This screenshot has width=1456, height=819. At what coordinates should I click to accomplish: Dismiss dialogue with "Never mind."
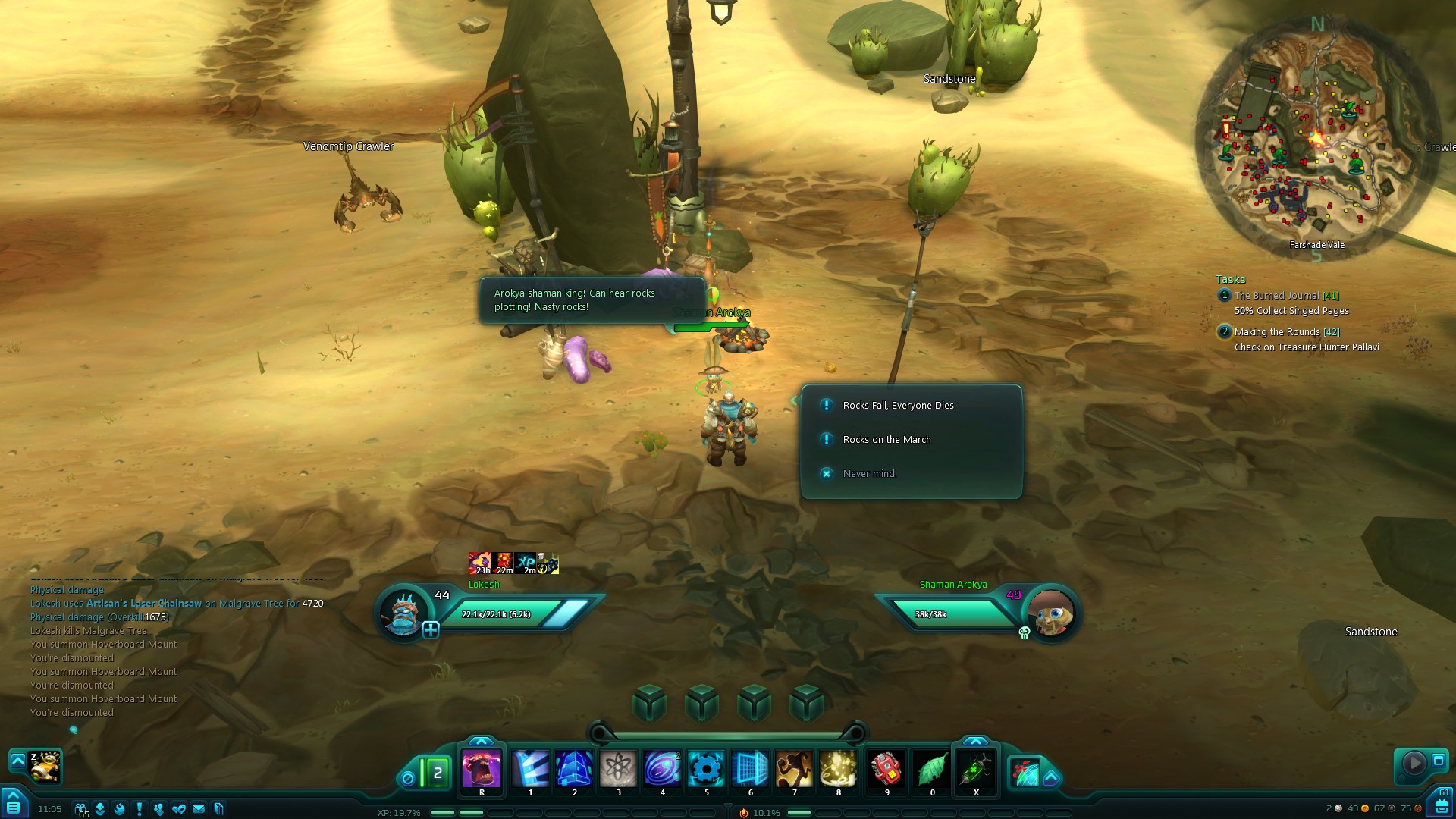click(869, 474)
